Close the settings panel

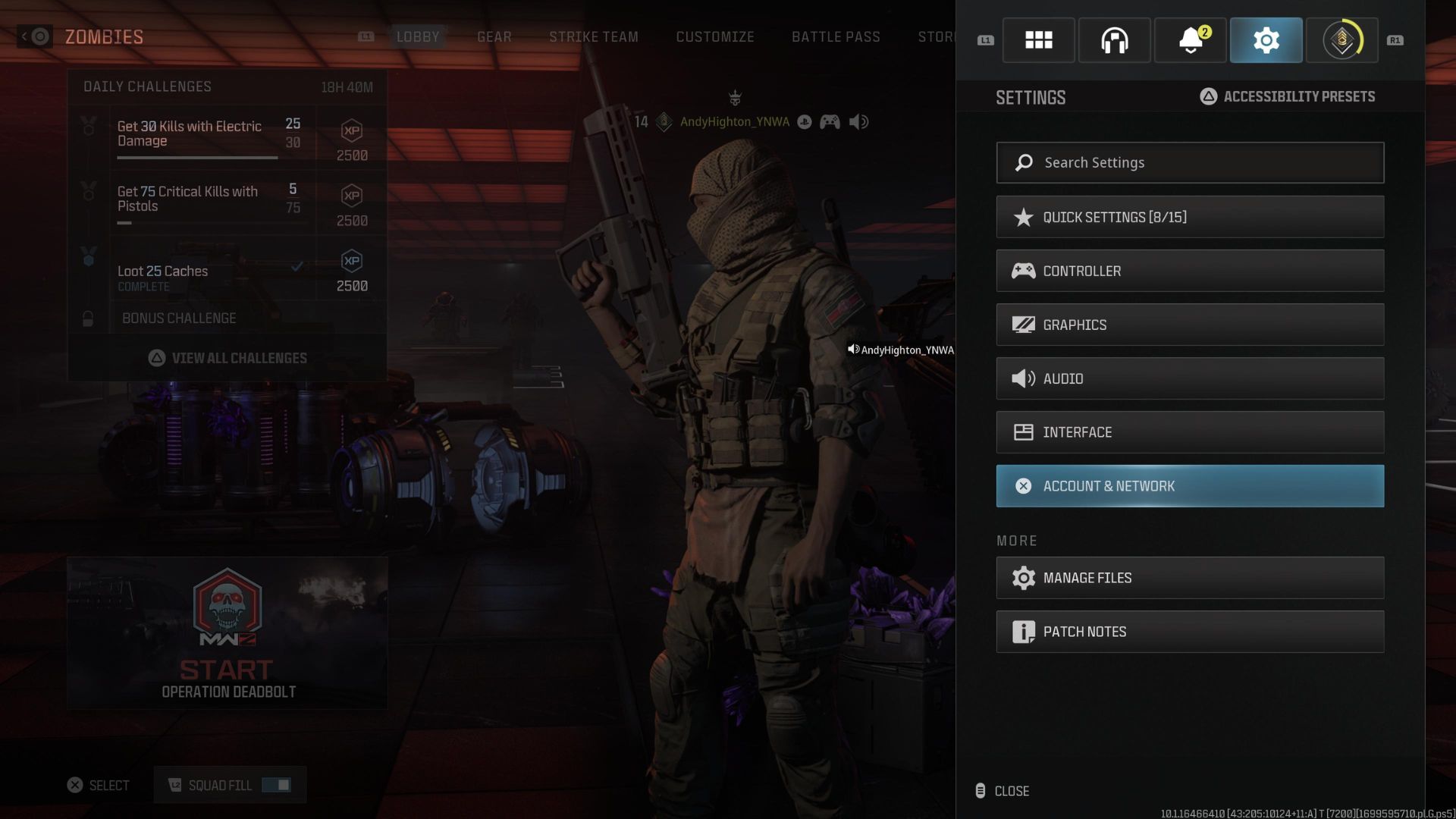1003,791
